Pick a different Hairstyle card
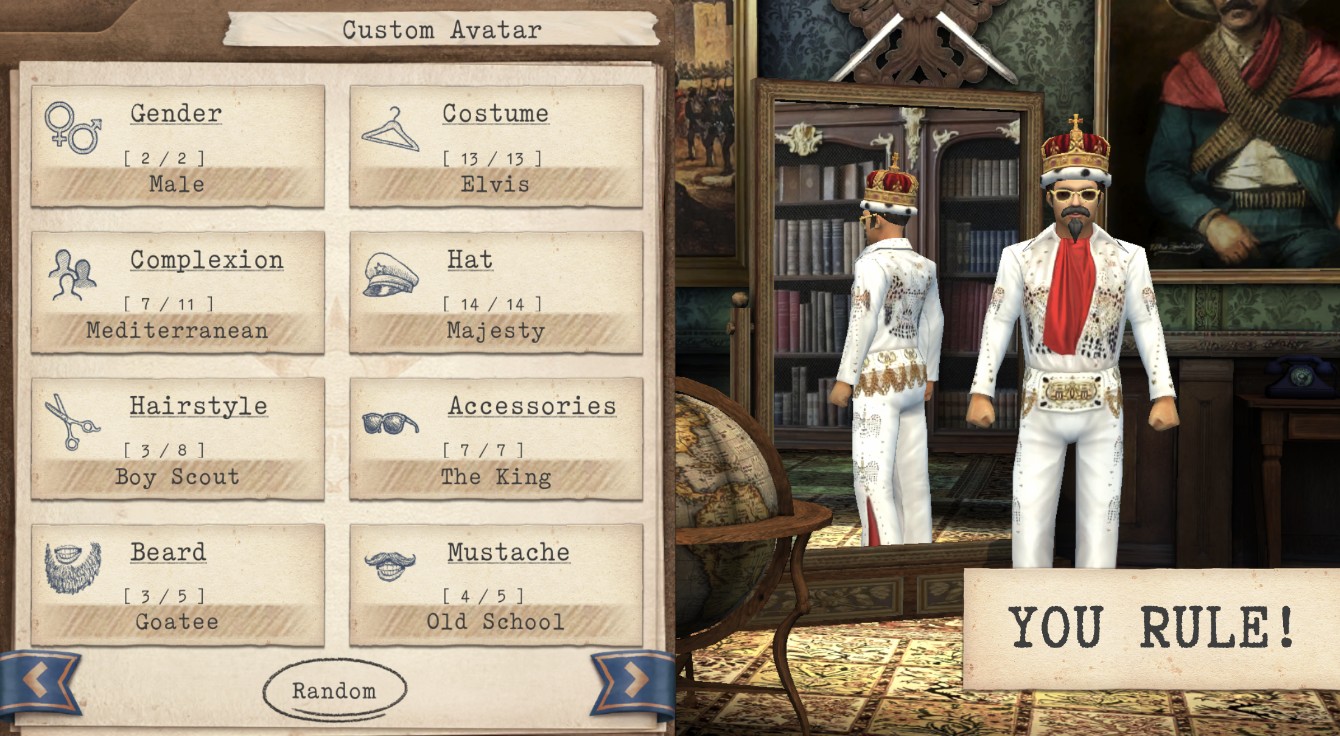Screen dimensions: 1340x736 coord(178,438)
